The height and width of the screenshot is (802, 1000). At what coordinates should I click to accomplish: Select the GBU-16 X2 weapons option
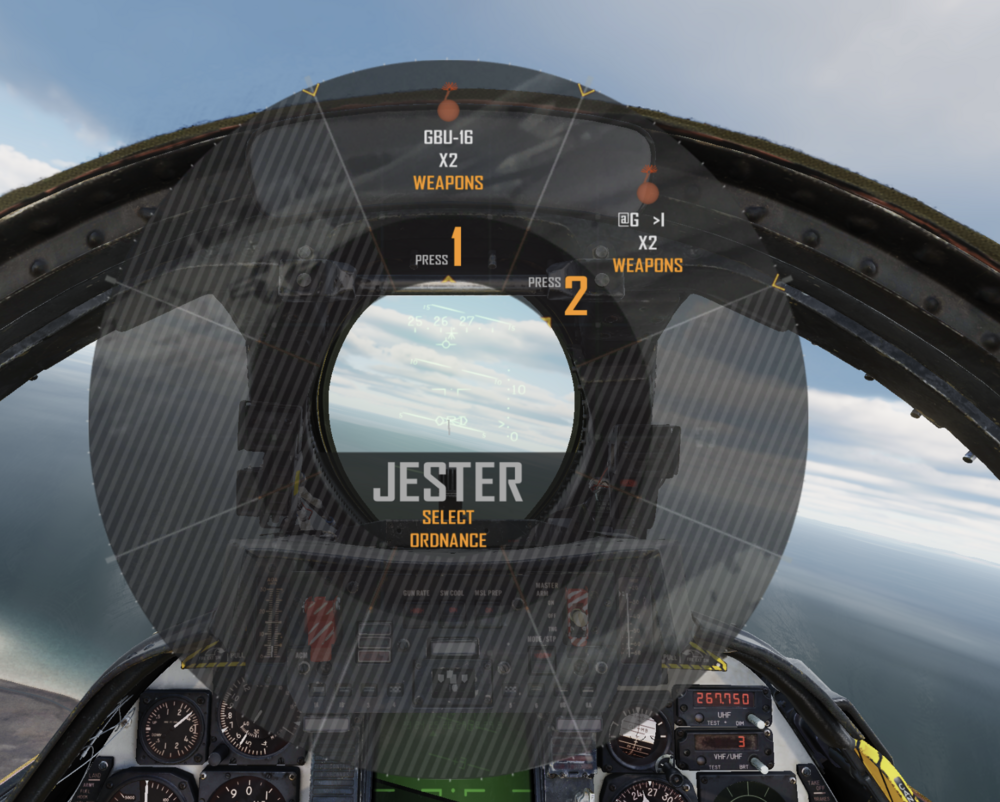(x=448, y=160)
